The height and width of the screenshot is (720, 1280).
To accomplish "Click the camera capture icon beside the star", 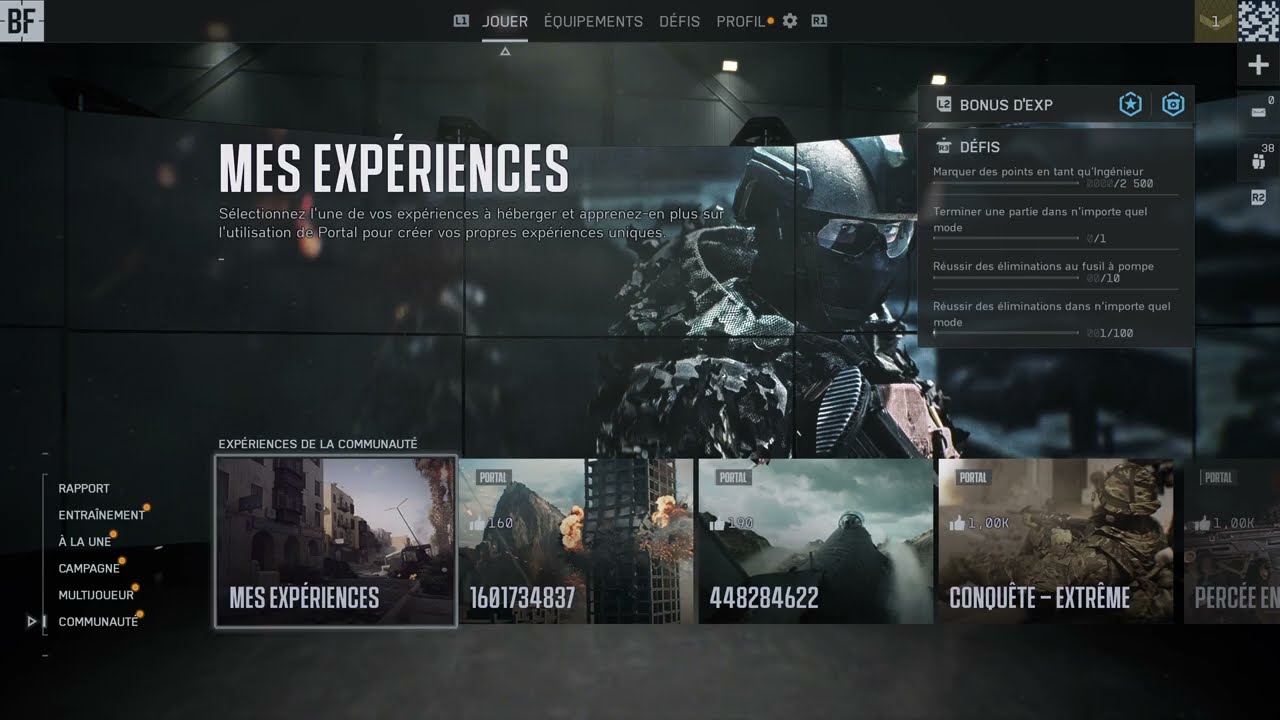I will (1172, 104).
